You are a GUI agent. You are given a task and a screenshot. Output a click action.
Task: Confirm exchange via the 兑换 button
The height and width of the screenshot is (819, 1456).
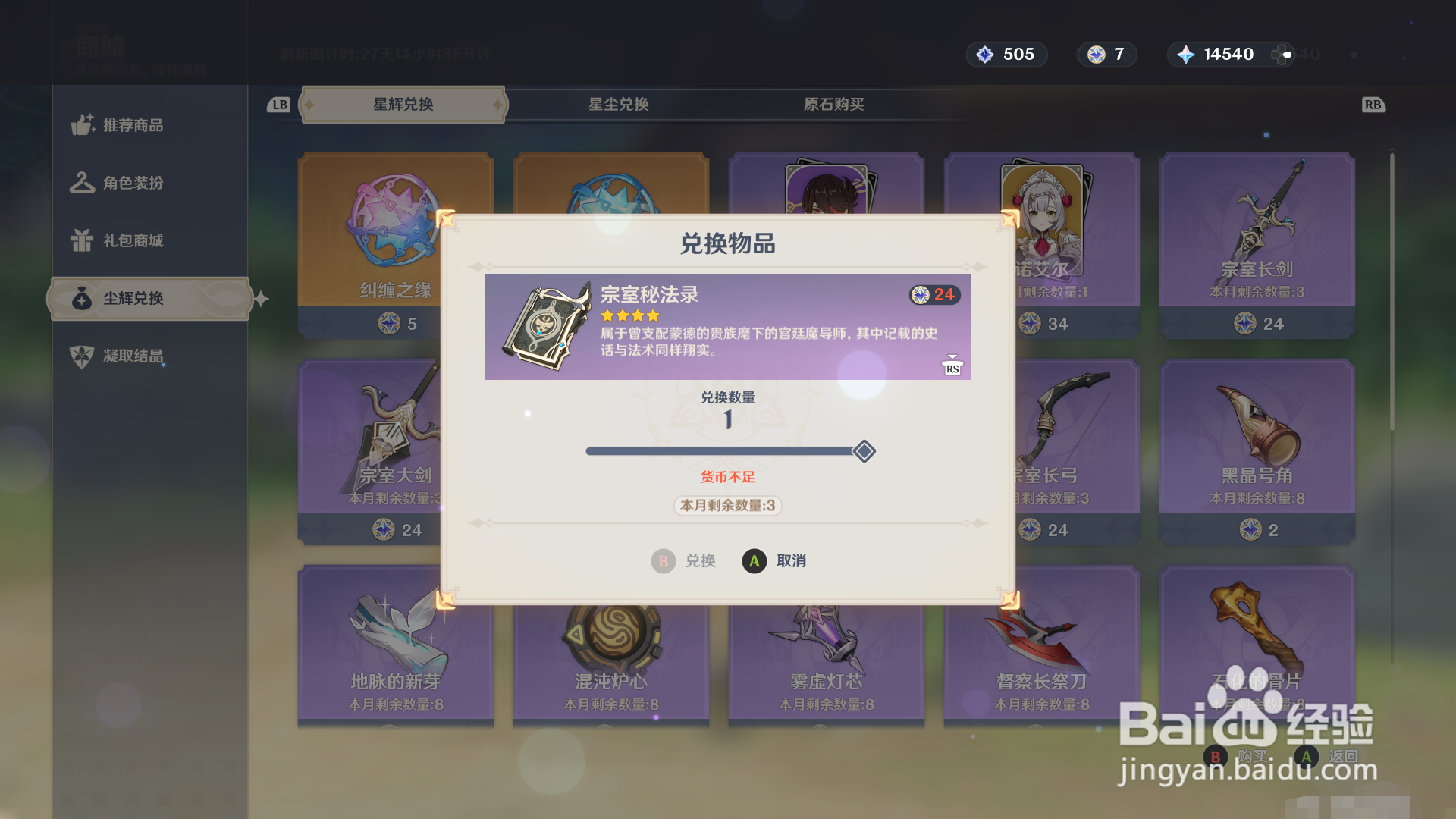click(683, 561)
